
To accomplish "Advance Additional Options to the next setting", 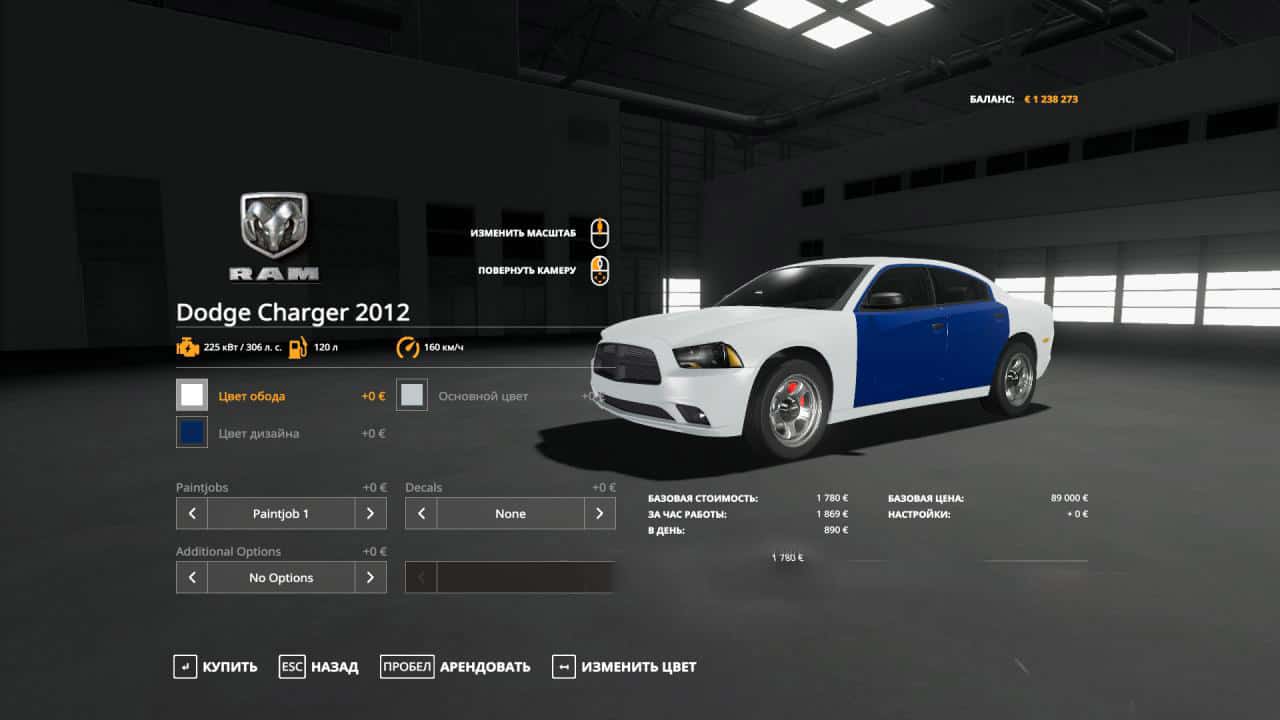I will [370, 577].
